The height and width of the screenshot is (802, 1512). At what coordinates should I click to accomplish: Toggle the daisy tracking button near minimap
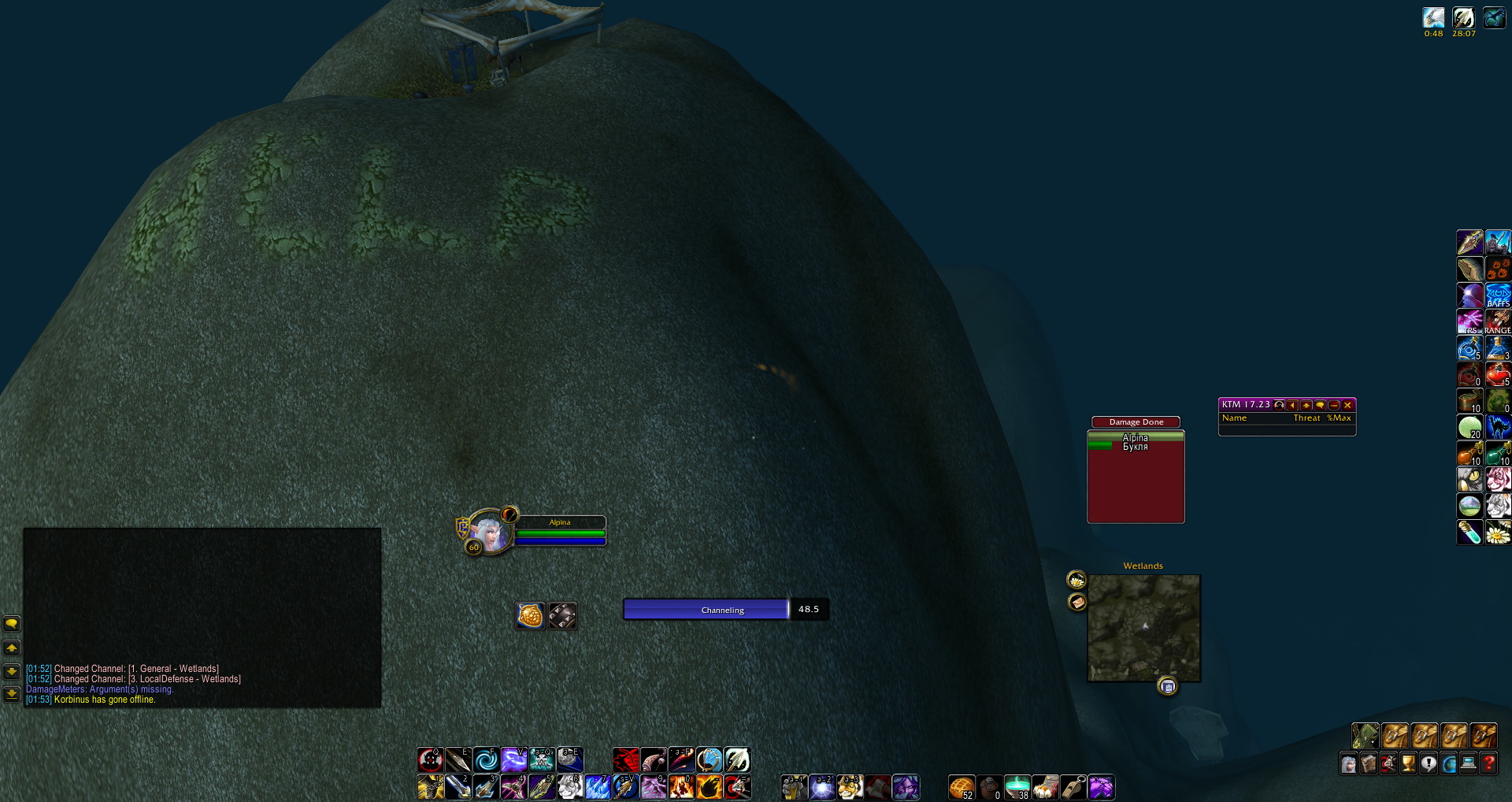click(x=1077, y=581)
